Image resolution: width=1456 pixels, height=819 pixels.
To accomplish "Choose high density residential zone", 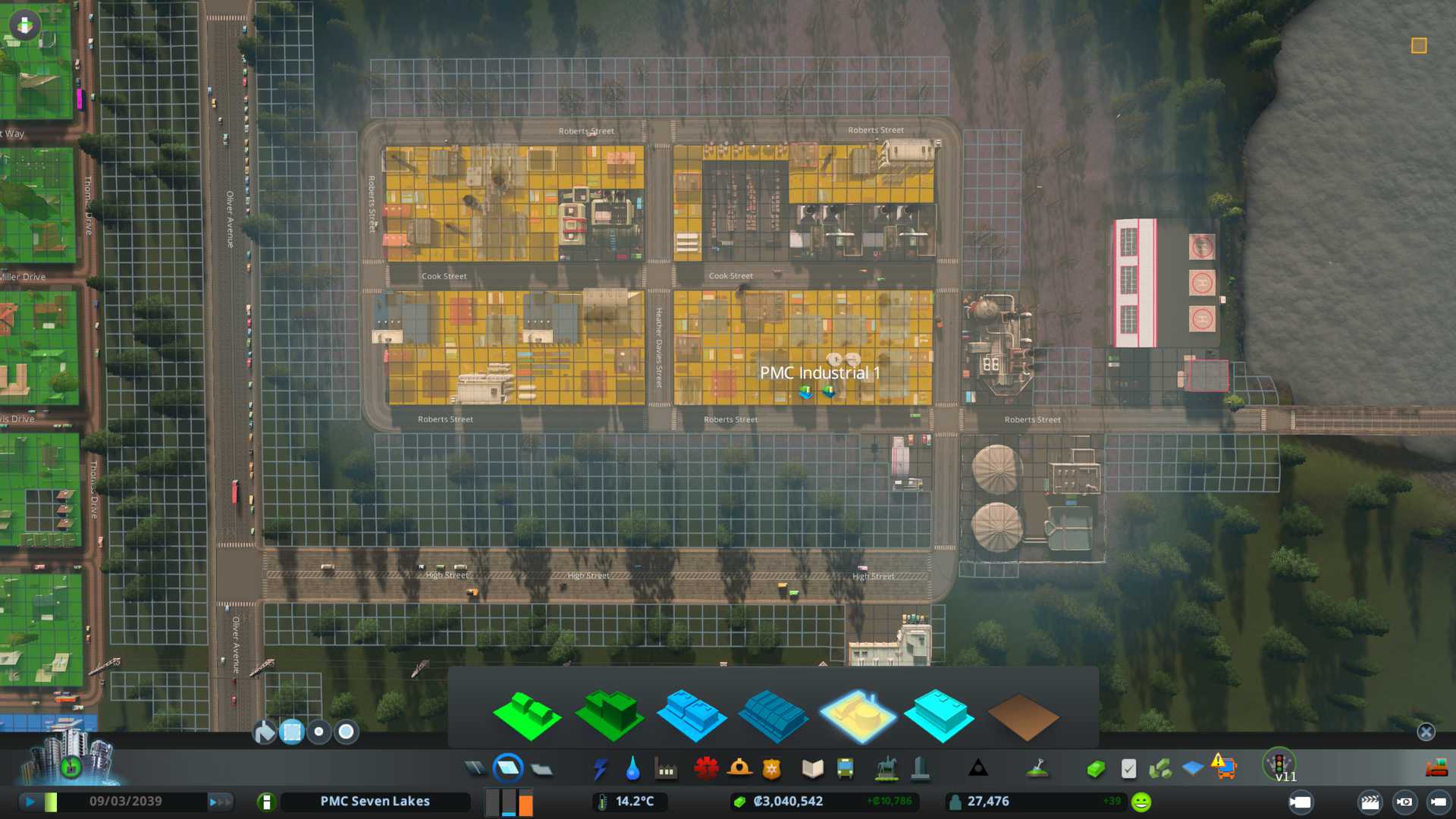I will (609, 715).
